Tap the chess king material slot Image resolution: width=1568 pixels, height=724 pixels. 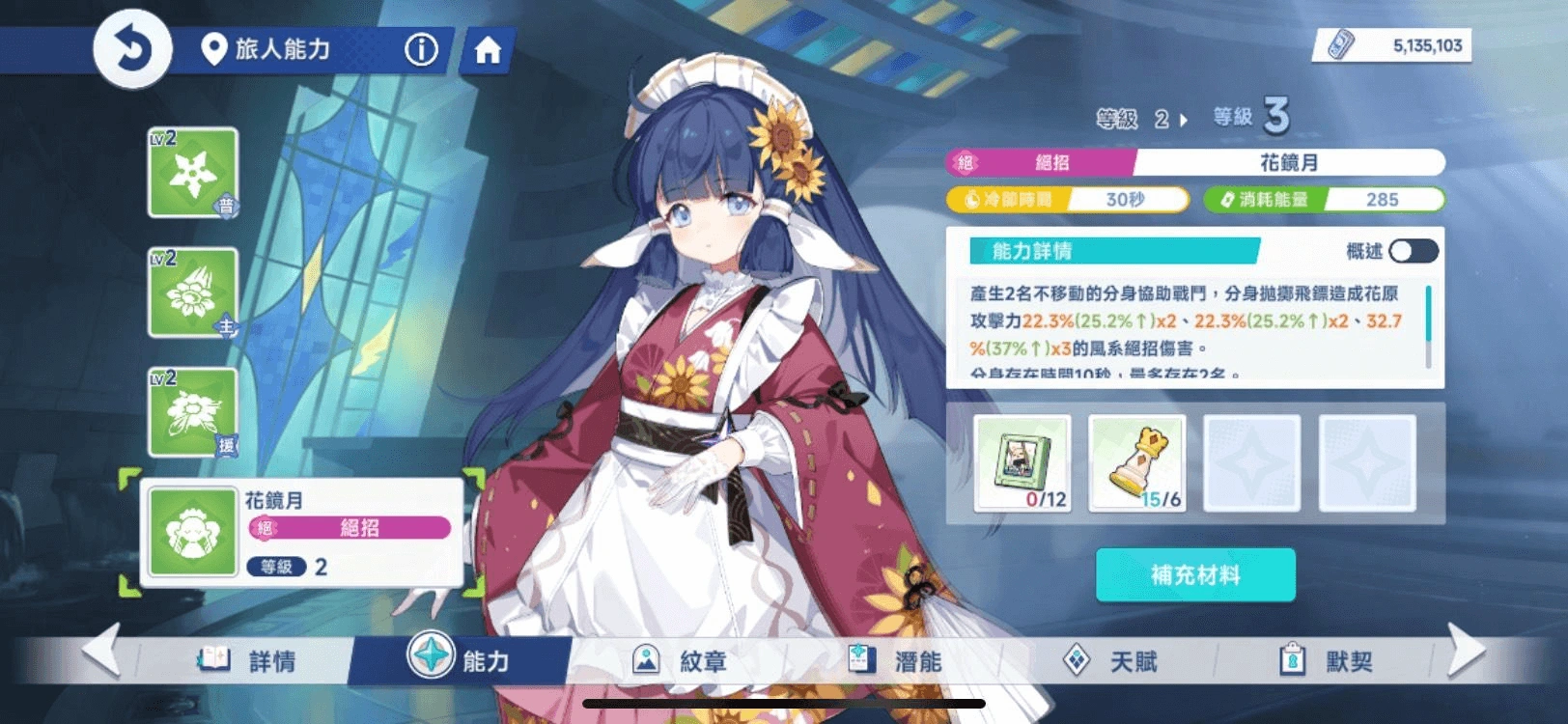(x=1137, y=463)
